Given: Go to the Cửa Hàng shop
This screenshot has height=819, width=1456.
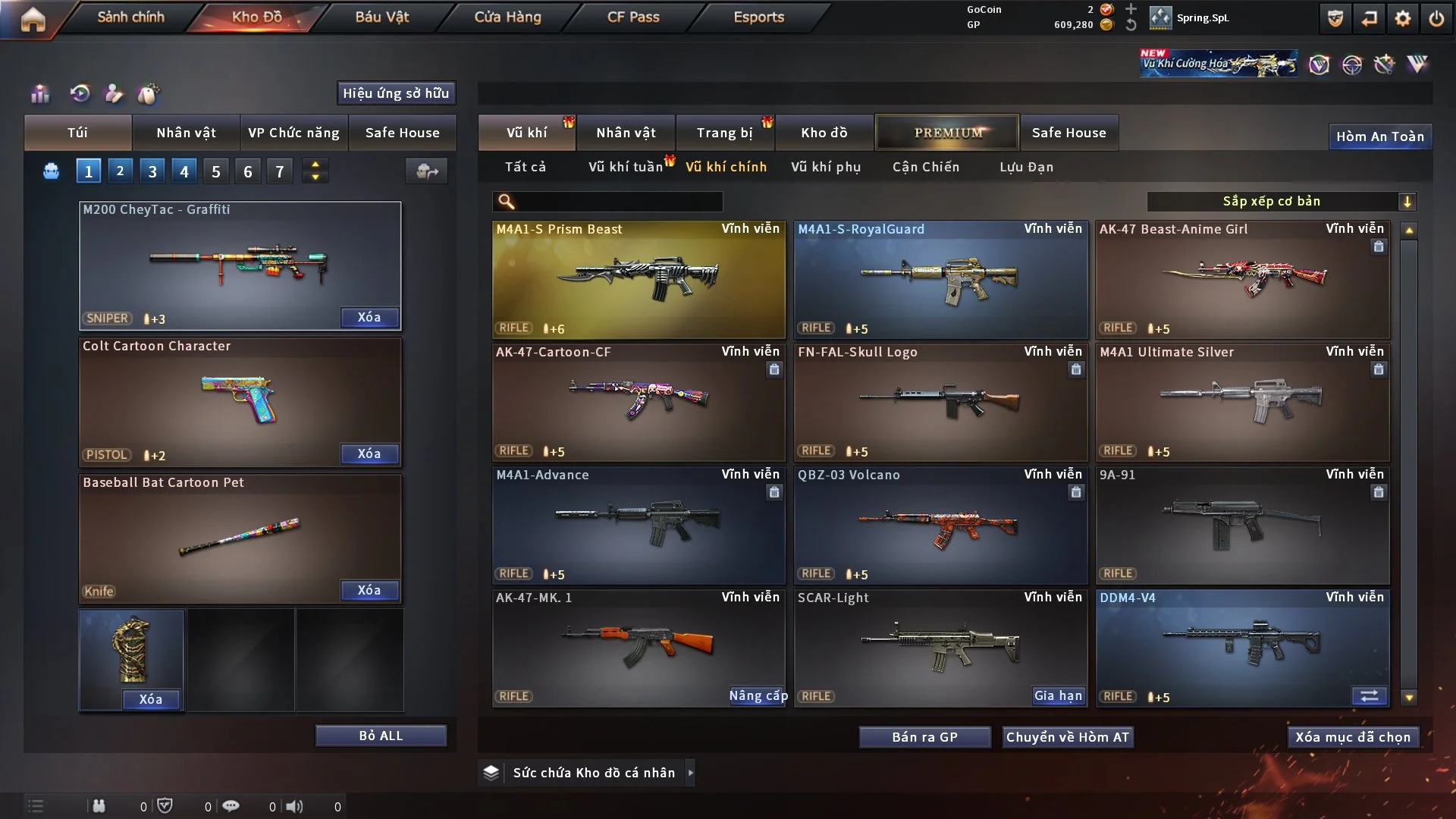Looking at the screenshot, I should tap(507, 17).
